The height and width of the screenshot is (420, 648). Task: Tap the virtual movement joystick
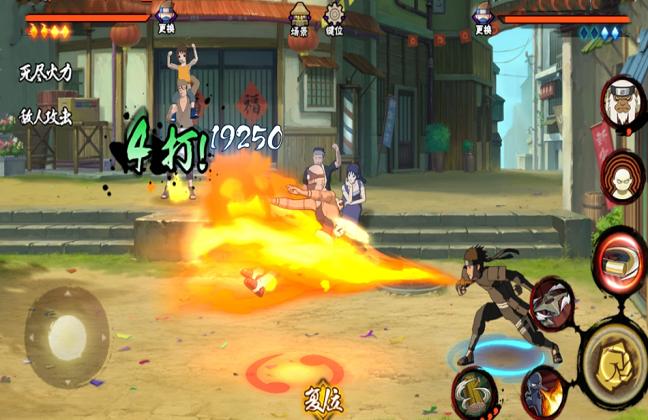(67, 337)
